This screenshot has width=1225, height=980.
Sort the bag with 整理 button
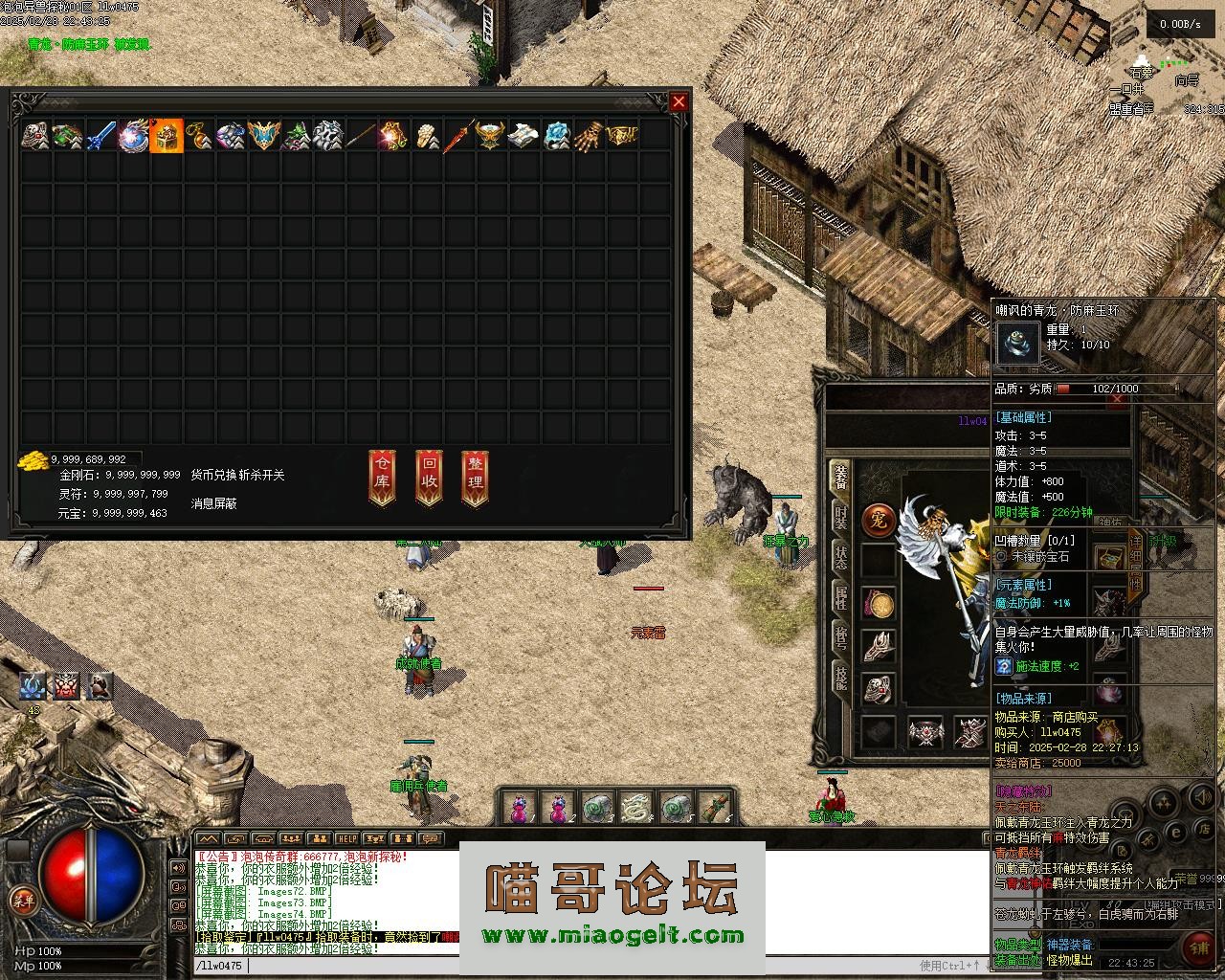coord(475,477)
